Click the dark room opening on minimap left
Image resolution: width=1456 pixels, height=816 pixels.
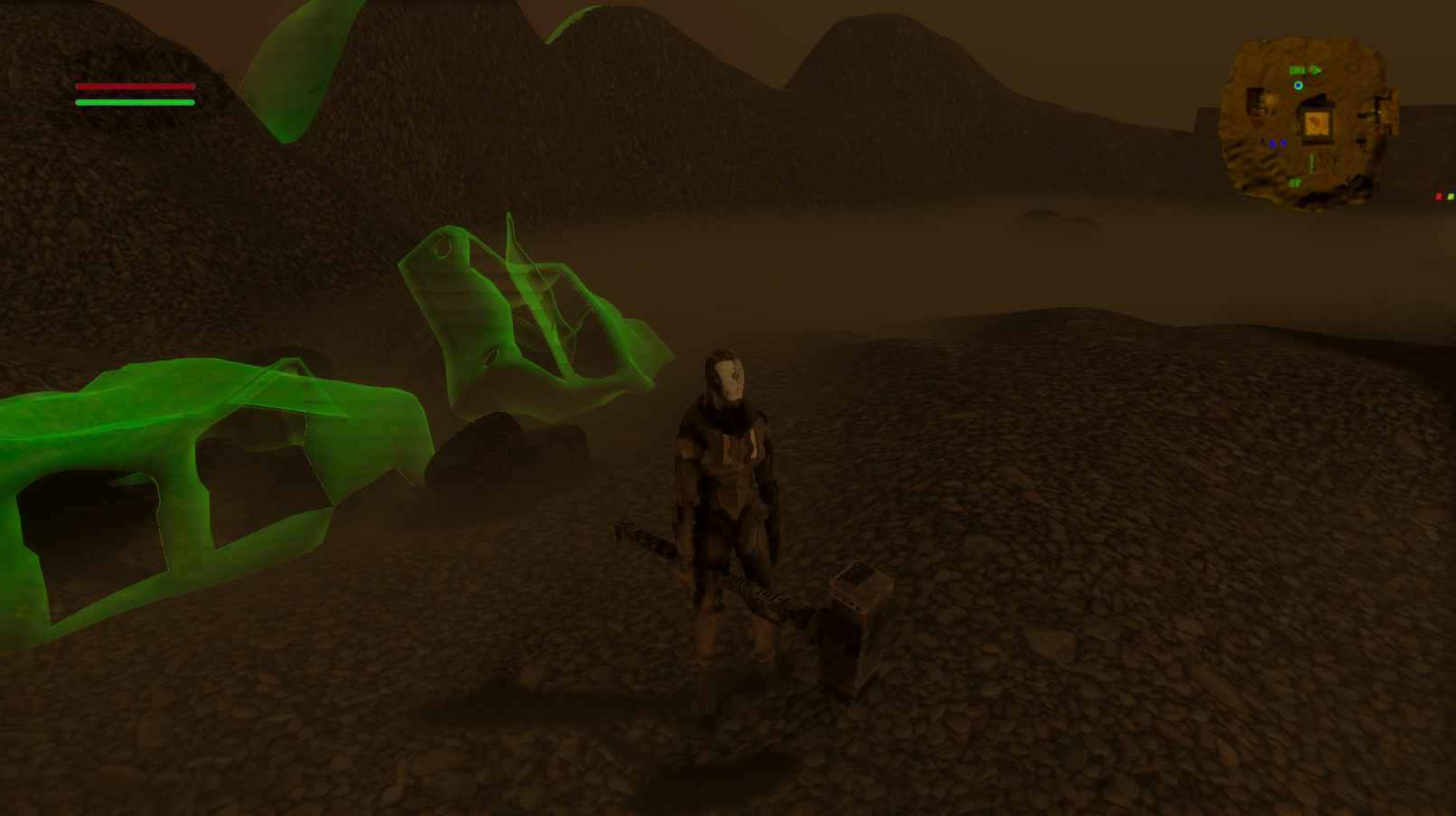point(1254,102)
